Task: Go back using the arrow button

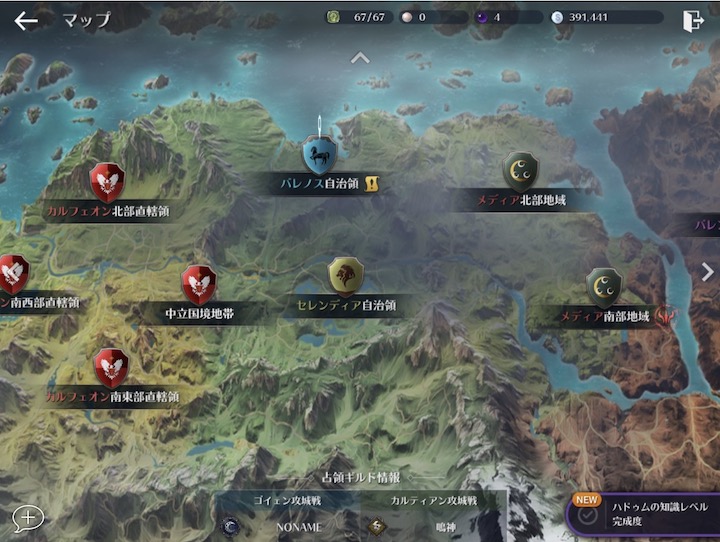Action: [26, 20]
